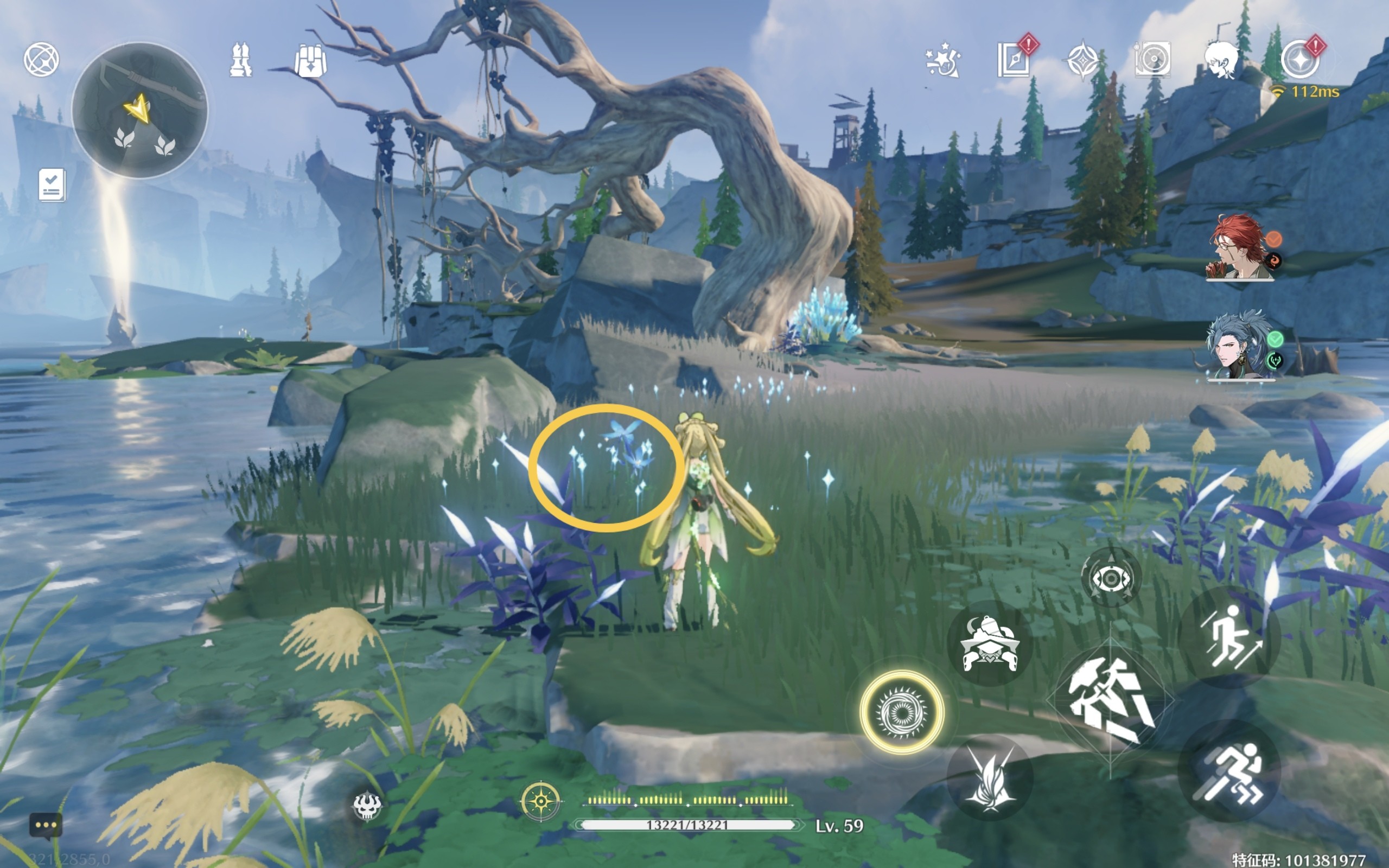
Task: Activate the echo skill creature icon
Action: coord(989,644)
